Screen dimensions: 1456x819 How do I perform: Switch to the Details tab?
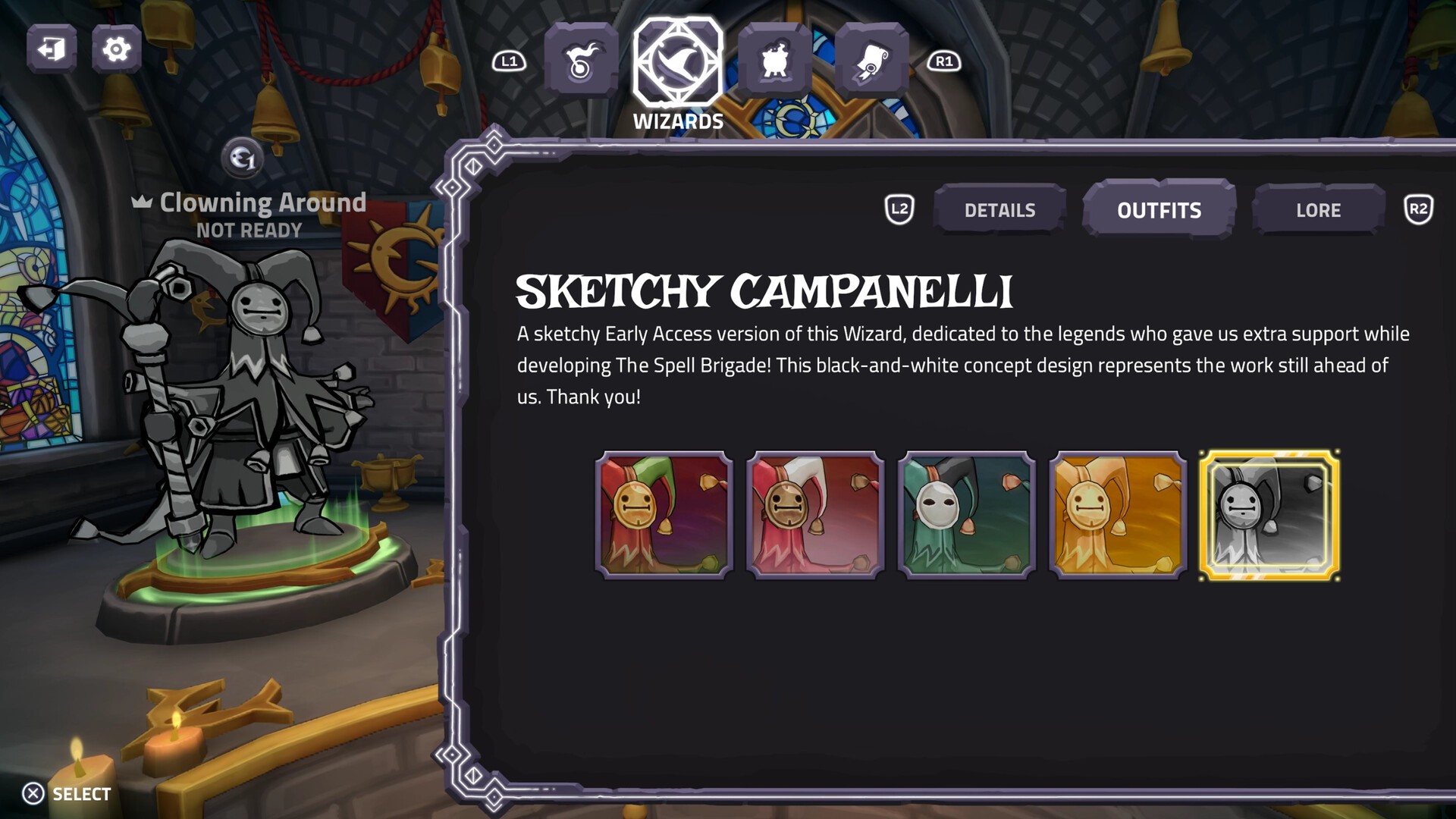pos(999,210)
